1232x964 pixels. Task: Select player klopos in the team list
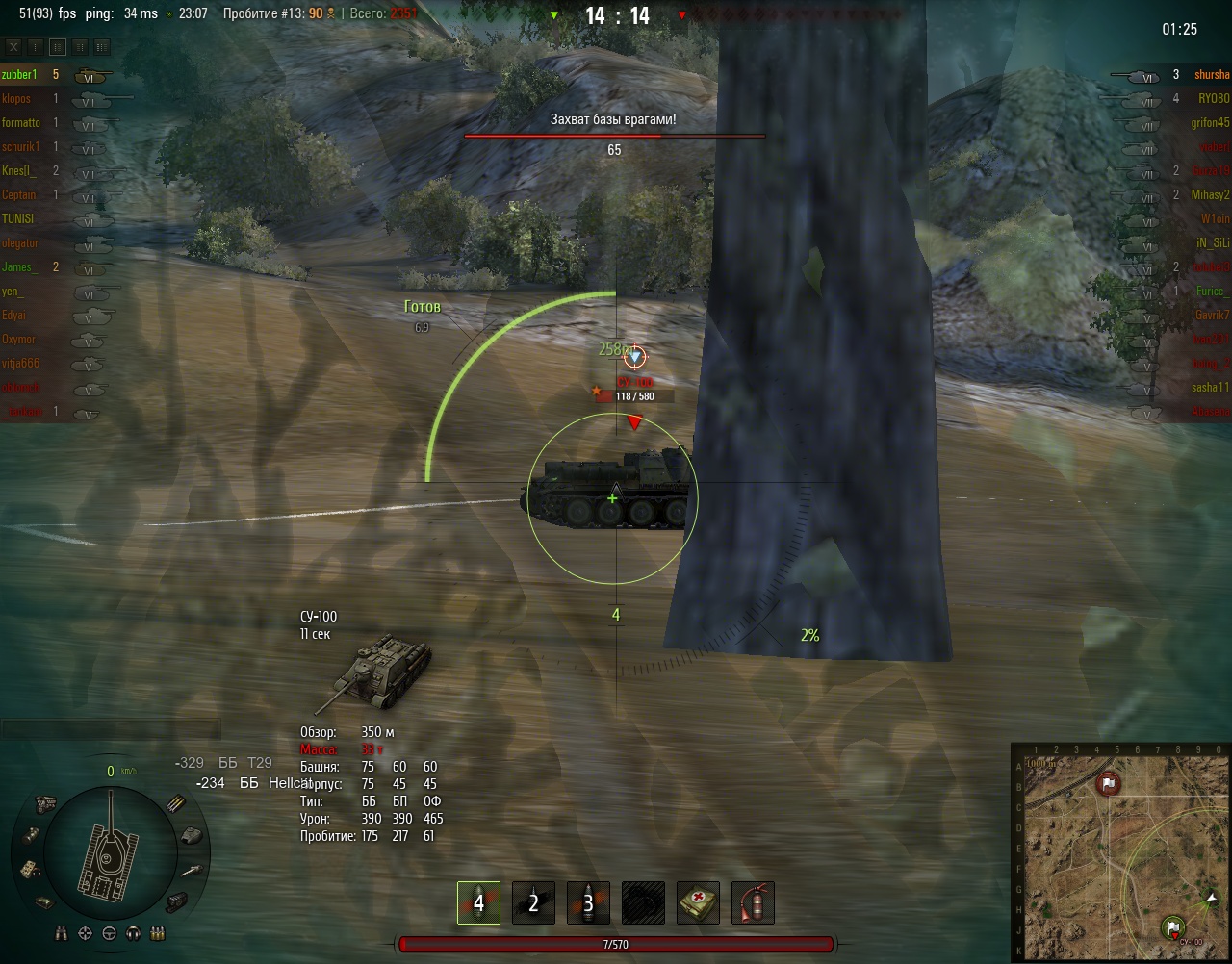click(x=16, y=99)
